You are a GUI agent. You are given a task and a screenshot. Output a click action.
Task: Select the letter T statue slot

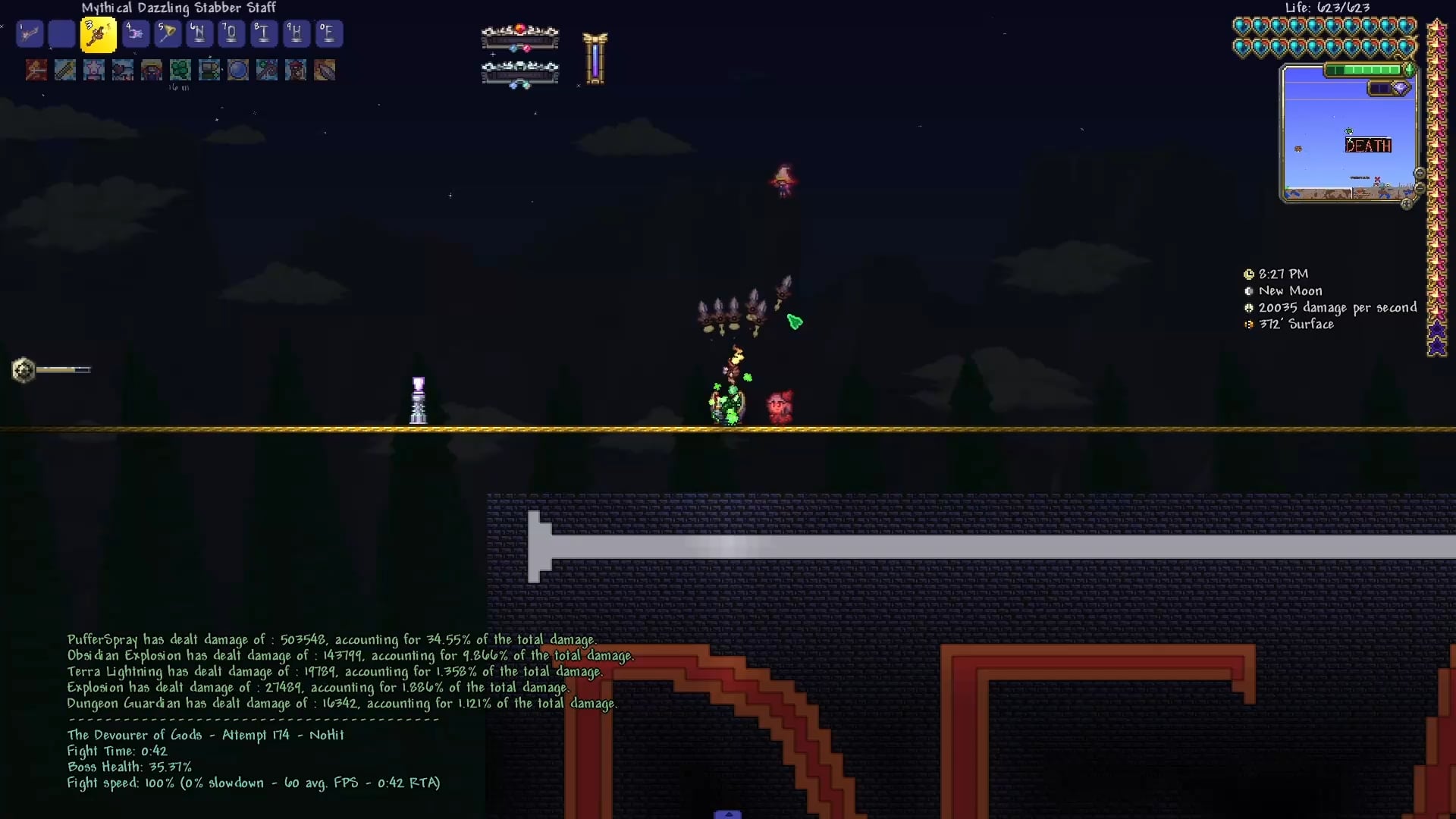pos(263,34)
